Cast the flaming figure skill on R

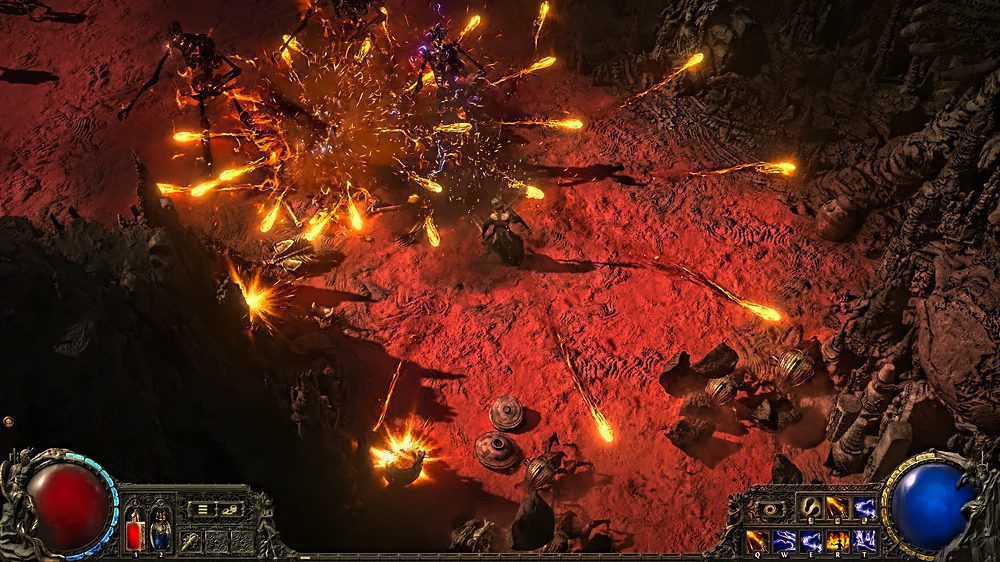click(x=838, y=541)
